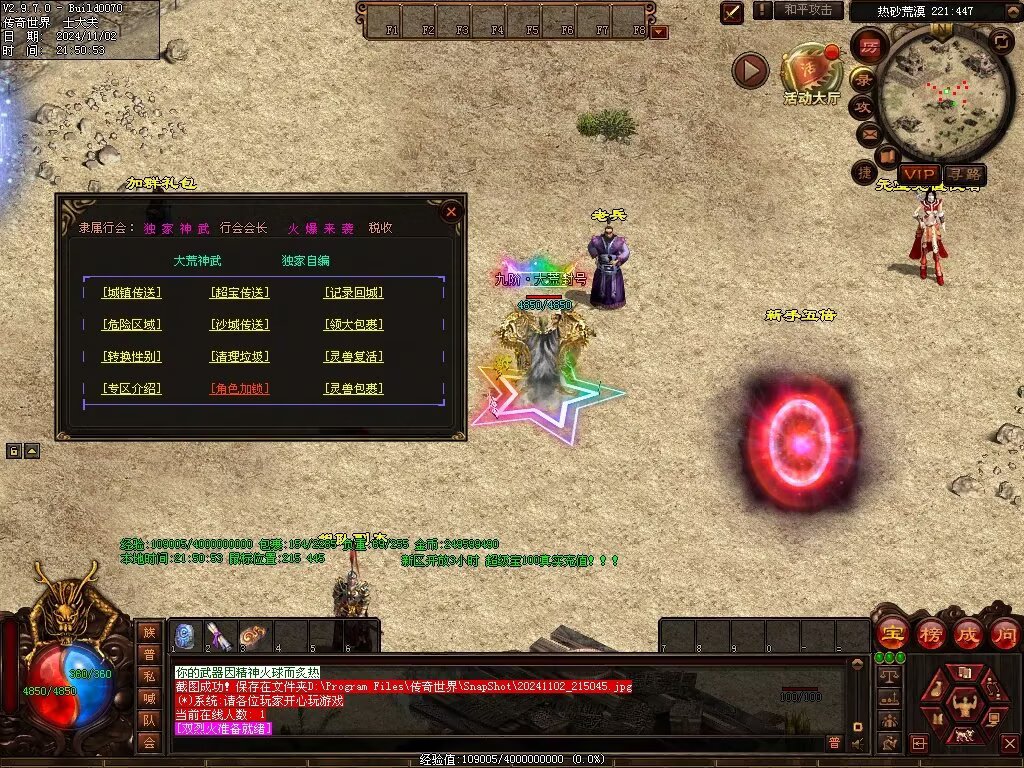Choose the 城镇传送 town teleport link

[131, 293]
